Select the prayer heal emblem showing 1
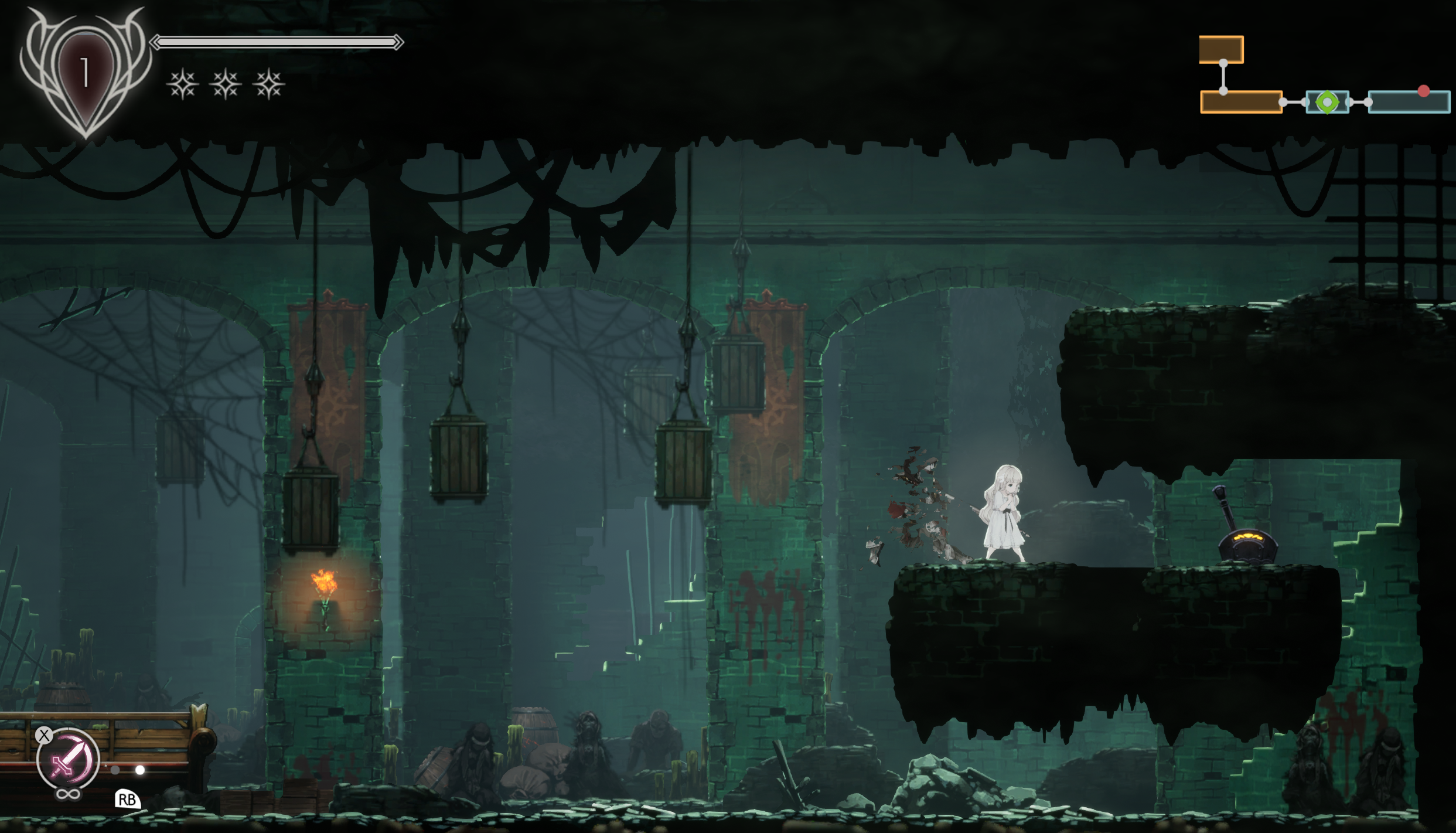 coord(85,73)
